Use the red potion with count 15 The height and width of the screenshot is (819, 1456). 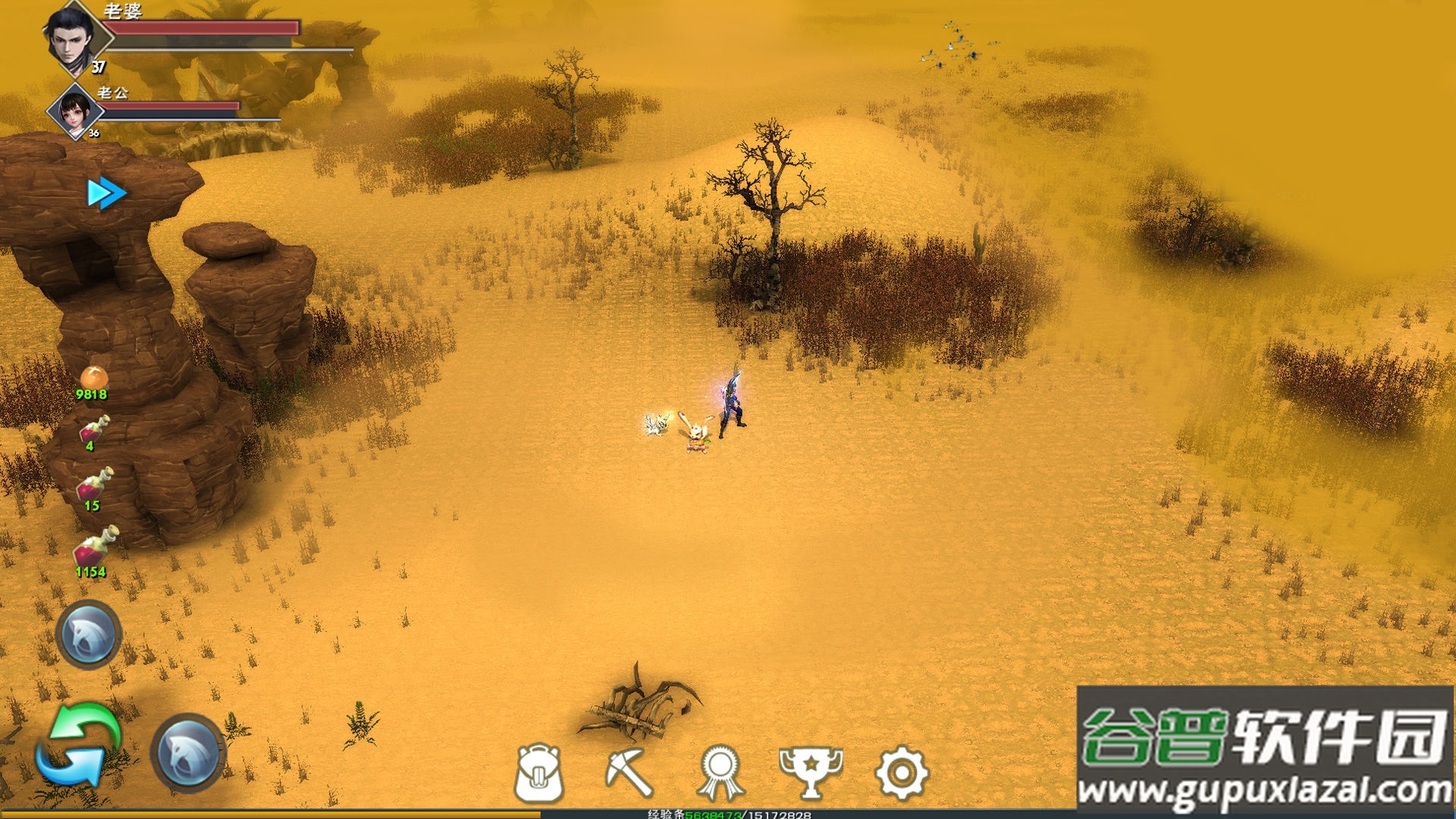[95, 485]
